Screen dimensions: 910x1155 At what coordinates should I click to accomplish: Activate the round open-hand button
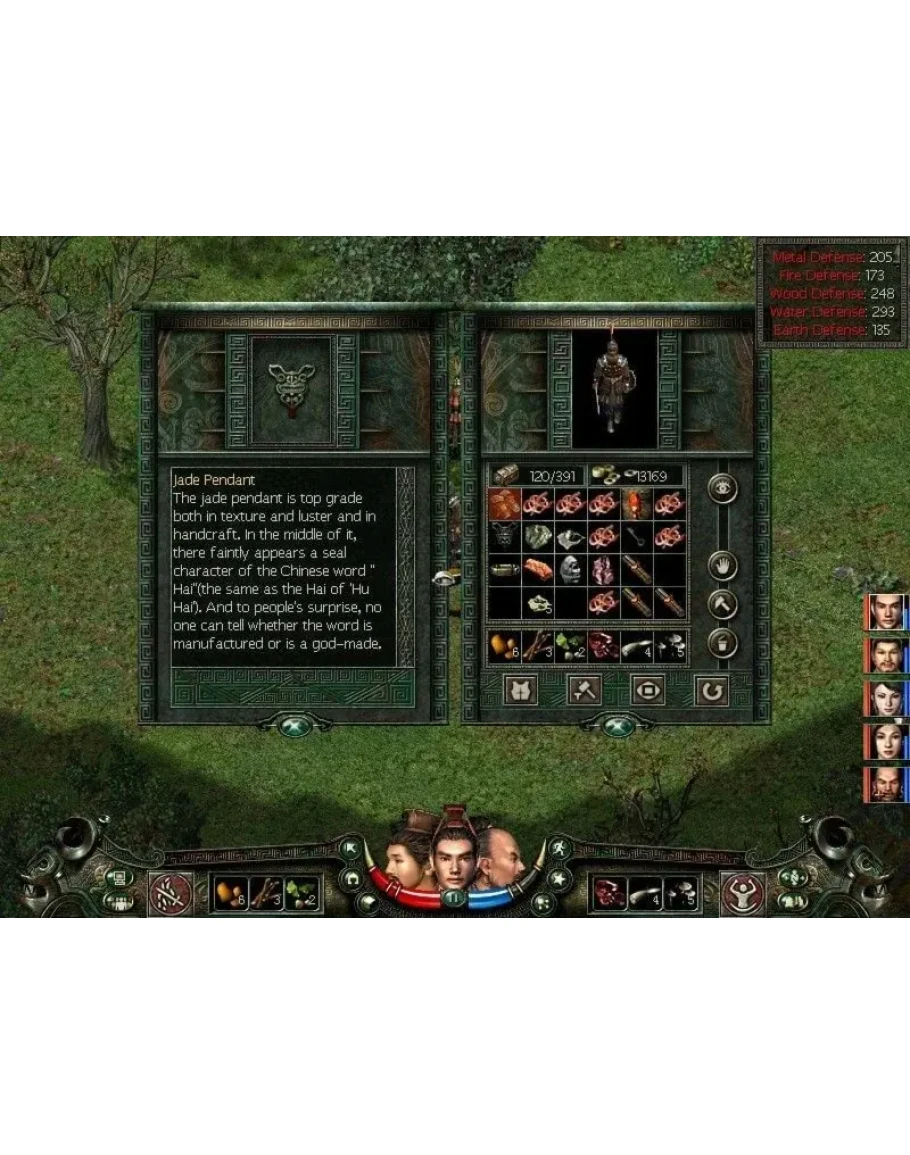[x=721, y=567]
